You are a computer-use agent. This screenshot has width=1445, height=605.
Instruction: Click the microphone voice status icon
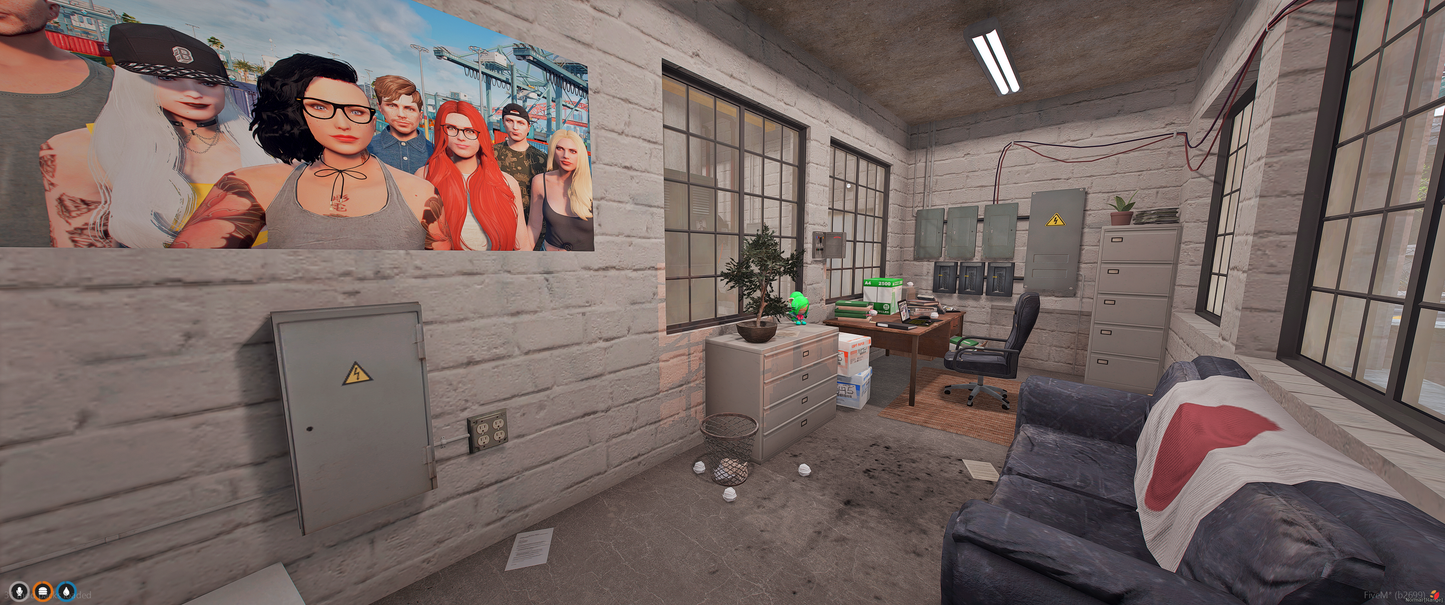[18, 591]
